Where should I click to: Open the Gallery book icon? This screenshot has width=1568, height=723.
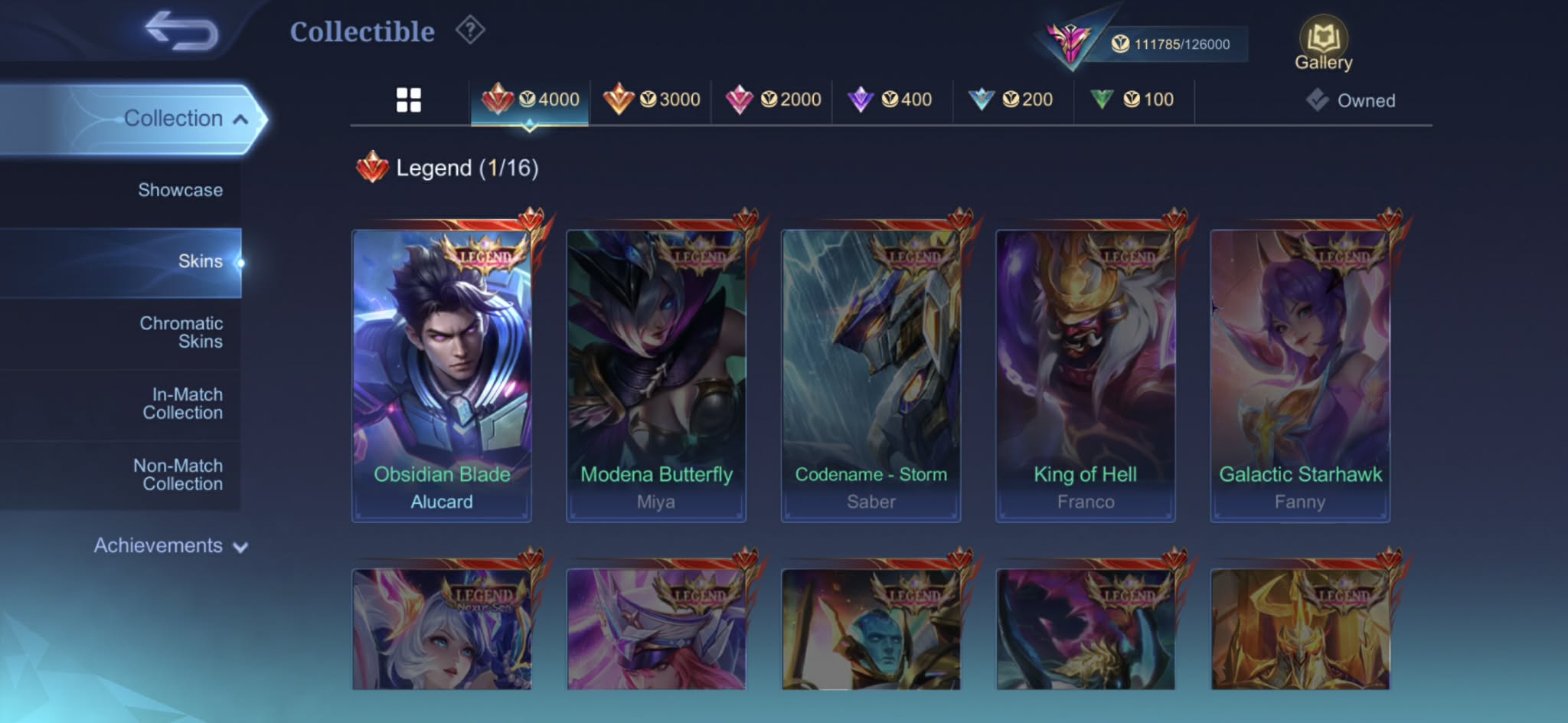click(x=1323, y=45)
